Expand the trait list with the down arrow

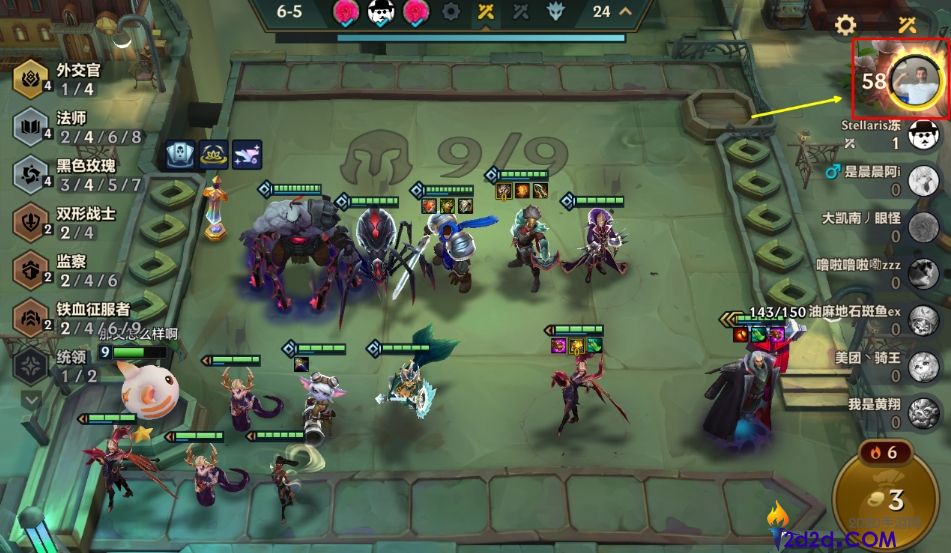[x=31, y=400]
